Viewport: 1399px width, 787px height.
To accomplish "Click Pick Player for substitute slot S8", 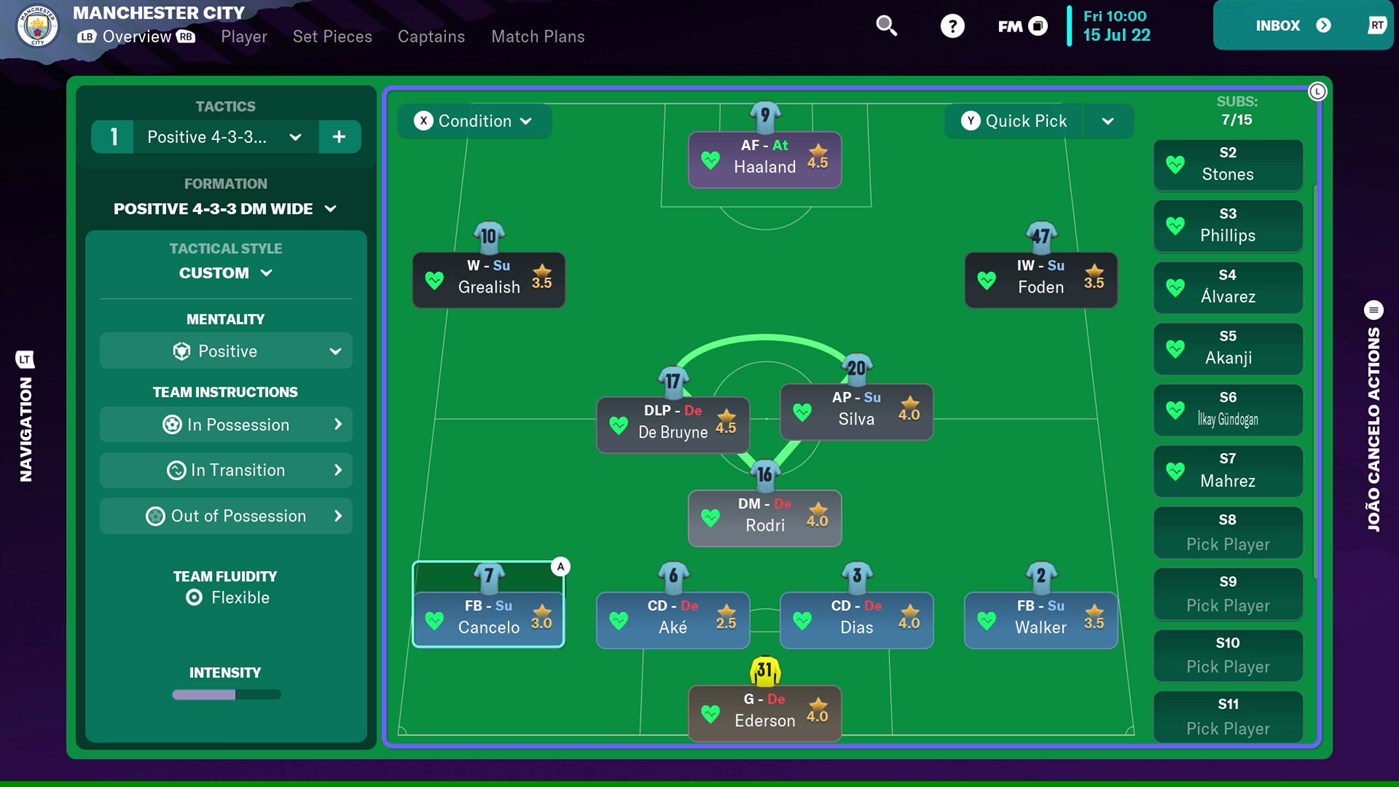I will coord(1227,532).
